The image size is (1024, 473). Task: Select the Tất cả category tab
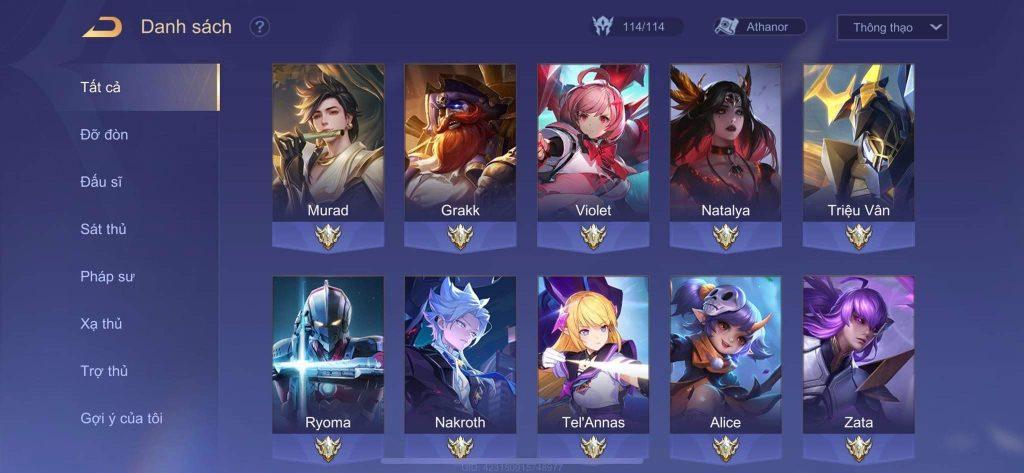click(x=101, y=87)
